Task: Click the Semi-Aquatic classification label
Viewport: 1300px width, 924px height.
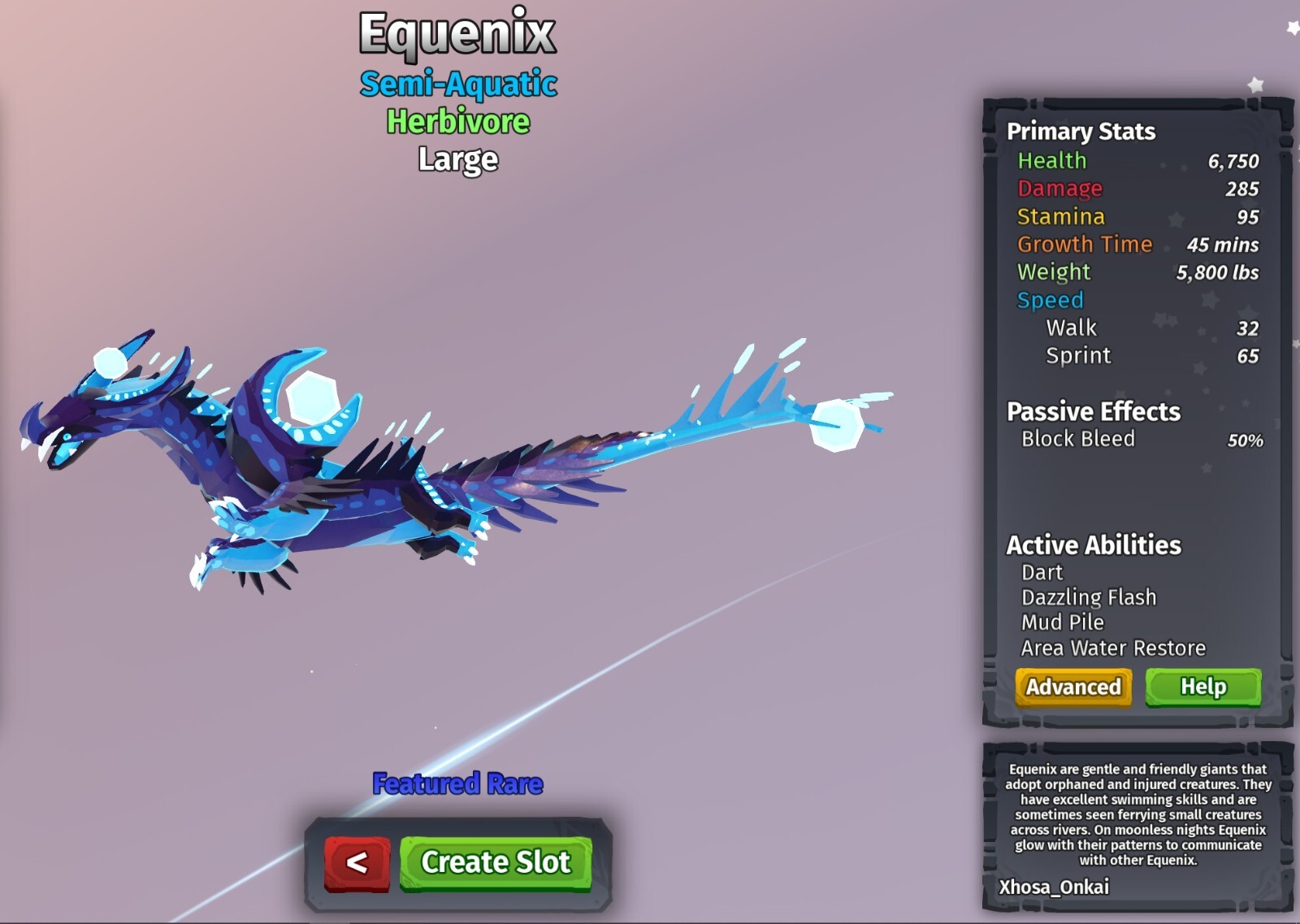Action: tap(457, 85)
